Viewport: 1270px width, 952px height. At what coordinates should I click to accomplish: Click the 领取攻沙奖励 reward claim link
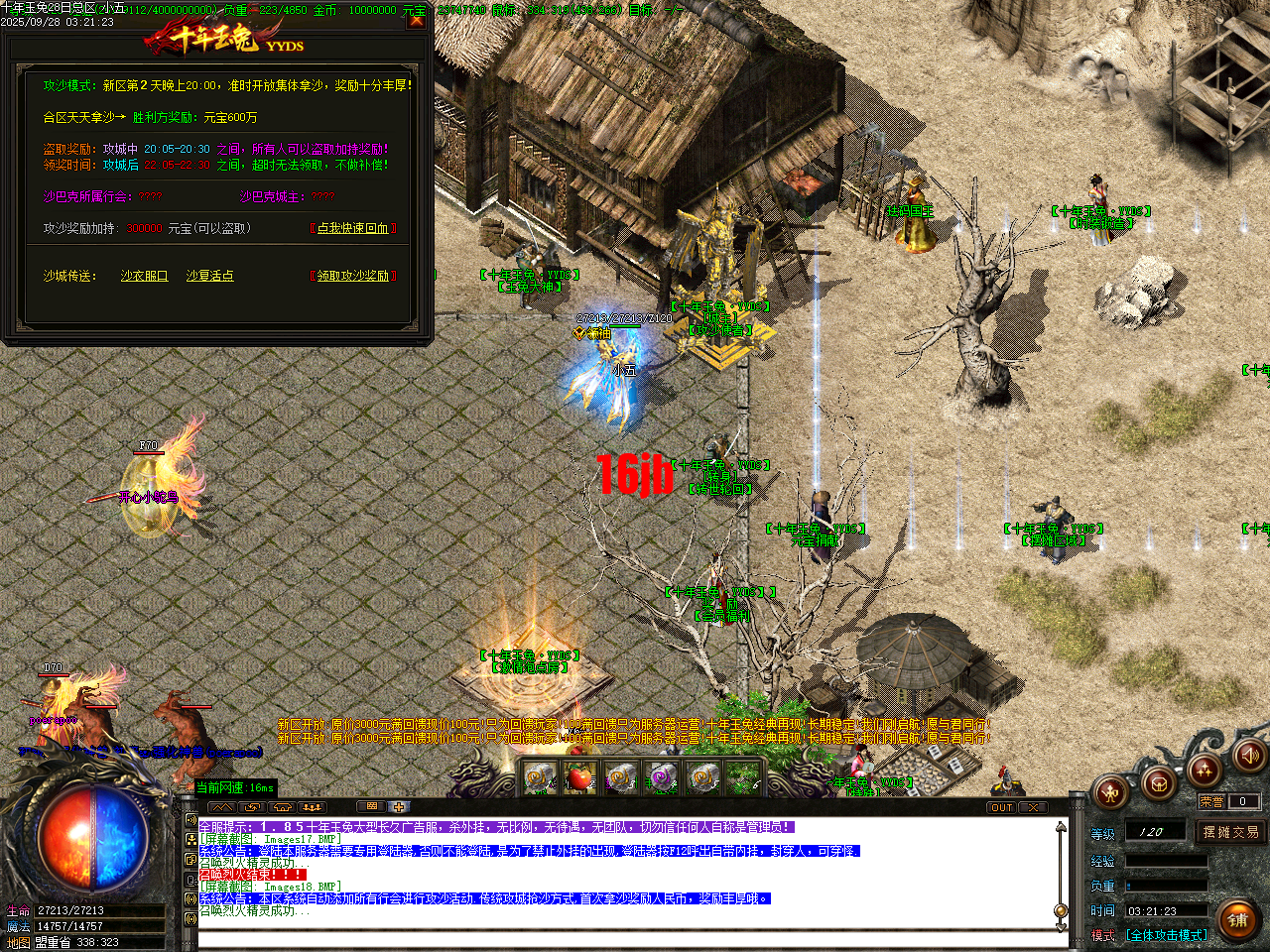[x=352, y=276]
